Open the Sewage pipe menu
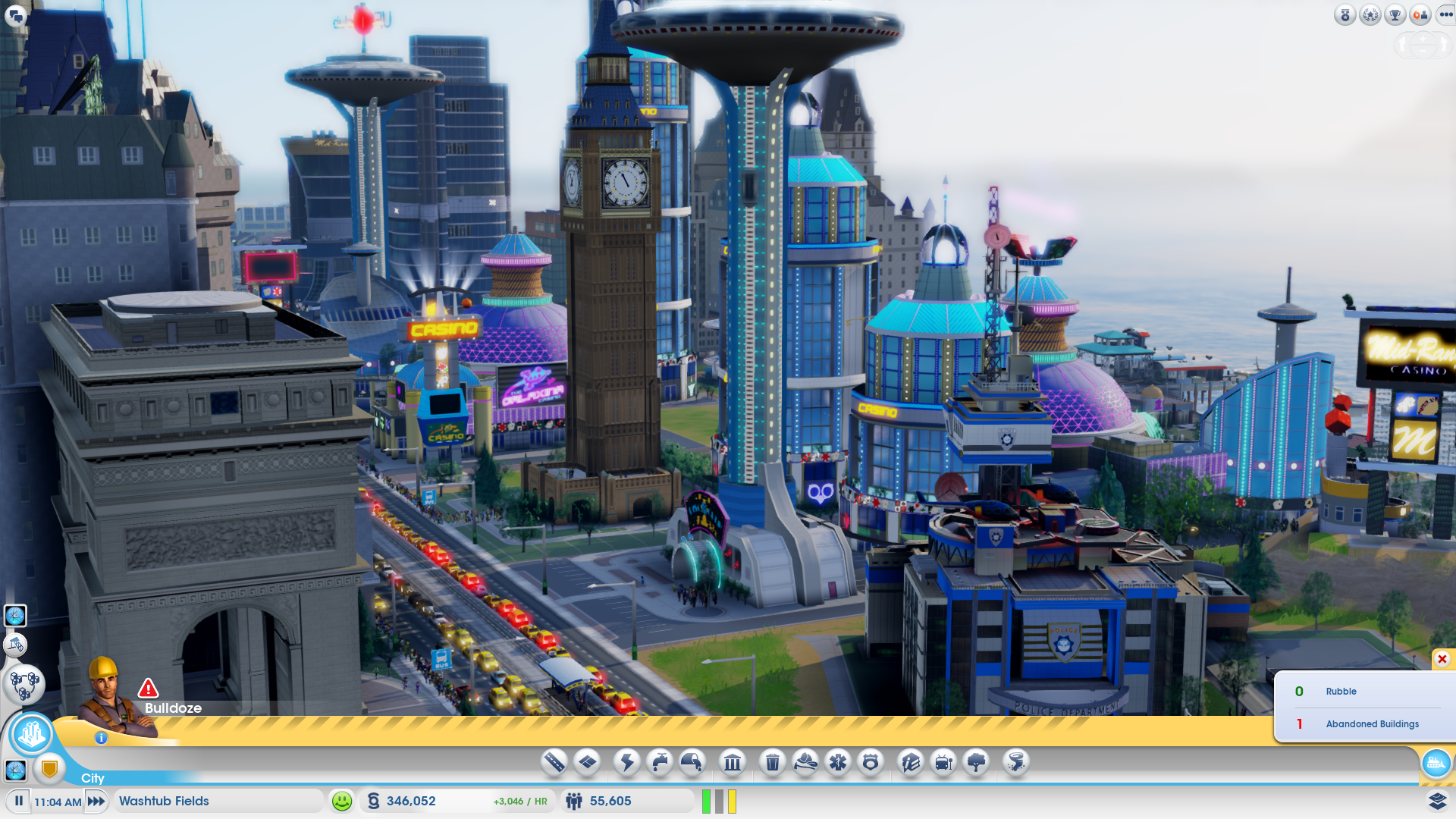This screenshot has height=819, width=1456. point(692,761)
